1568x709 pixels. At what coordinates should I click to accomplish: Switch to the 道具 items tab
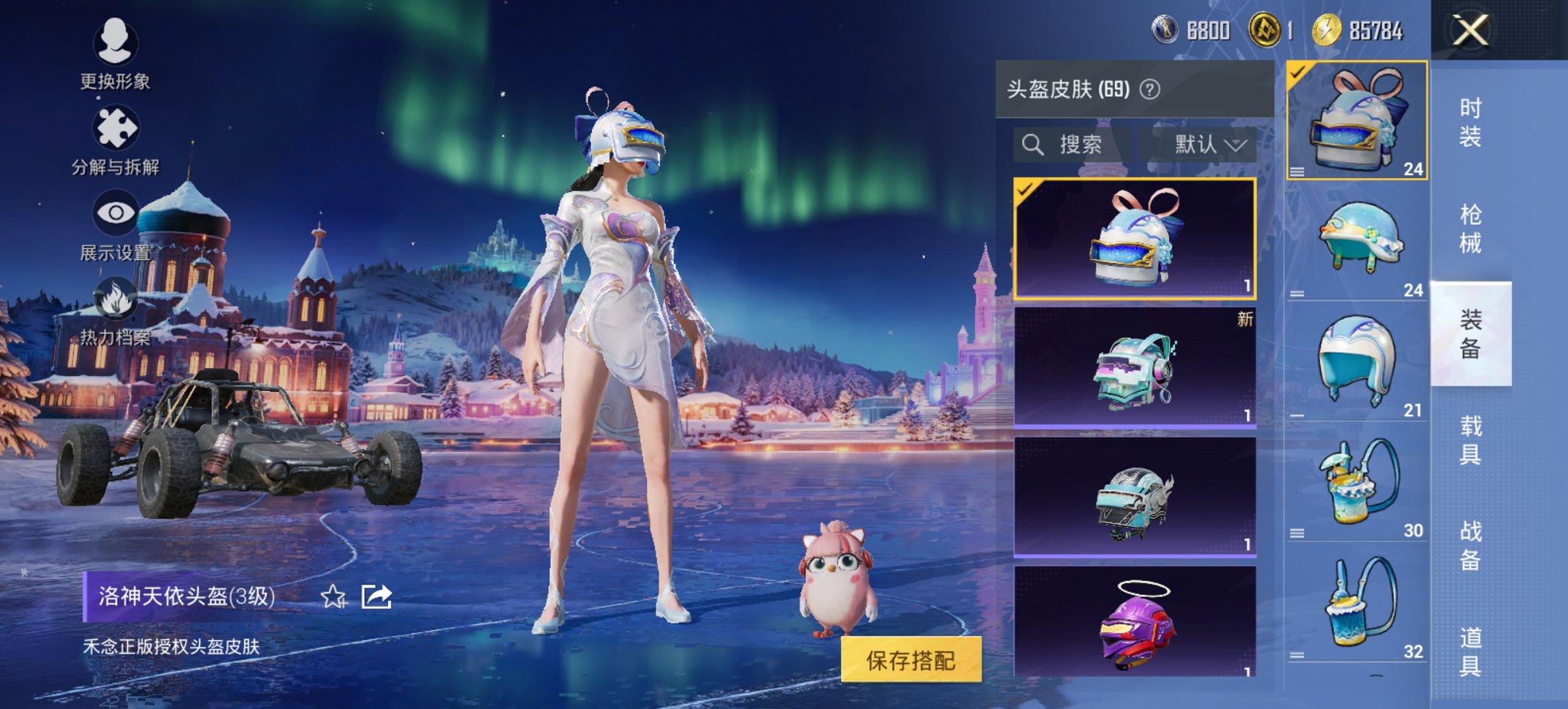pos(1470,652)
